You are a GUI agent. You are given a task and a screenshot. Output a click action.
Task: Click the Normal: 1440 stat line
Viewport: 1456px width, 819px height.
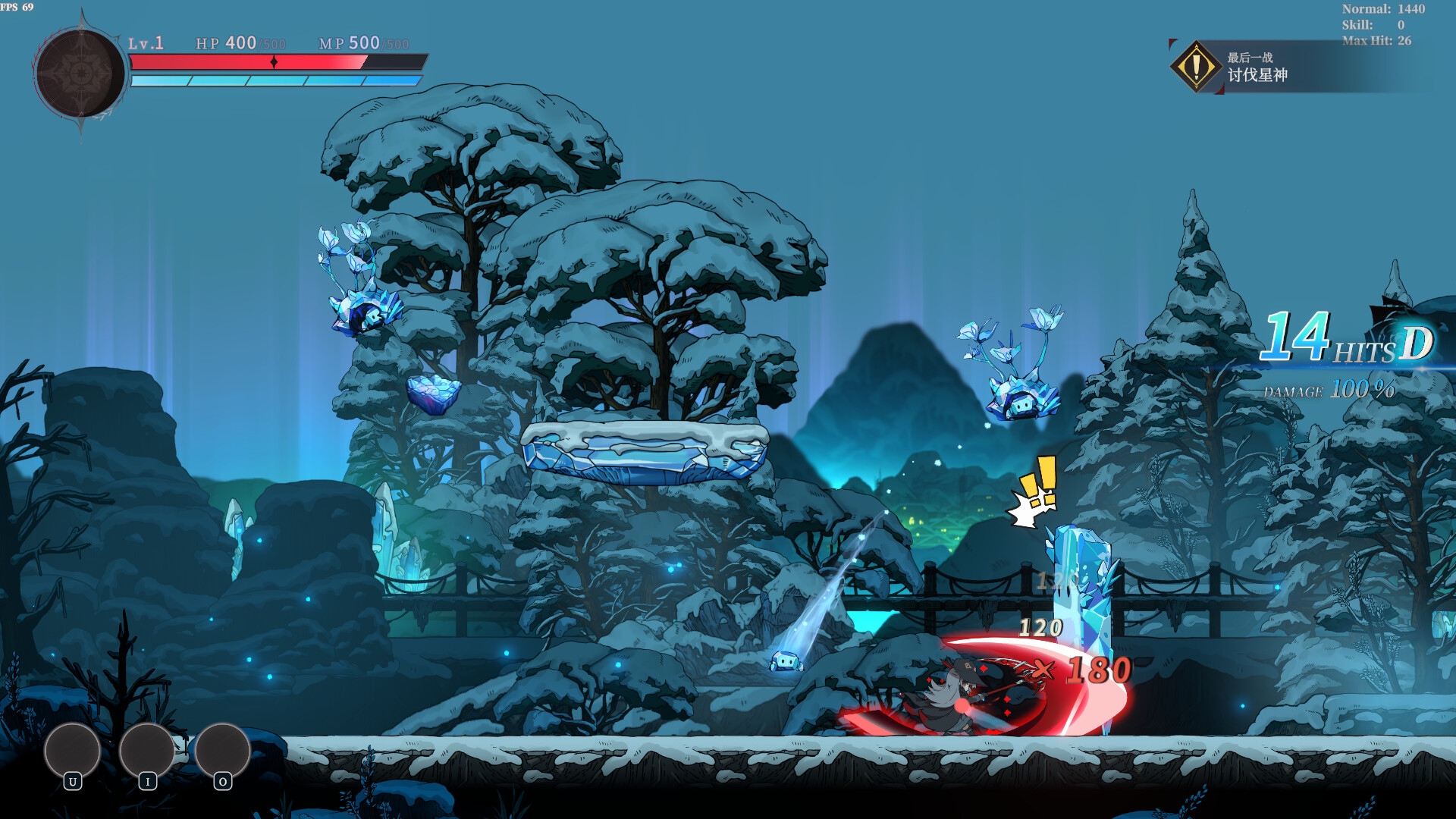(1382, 9)
